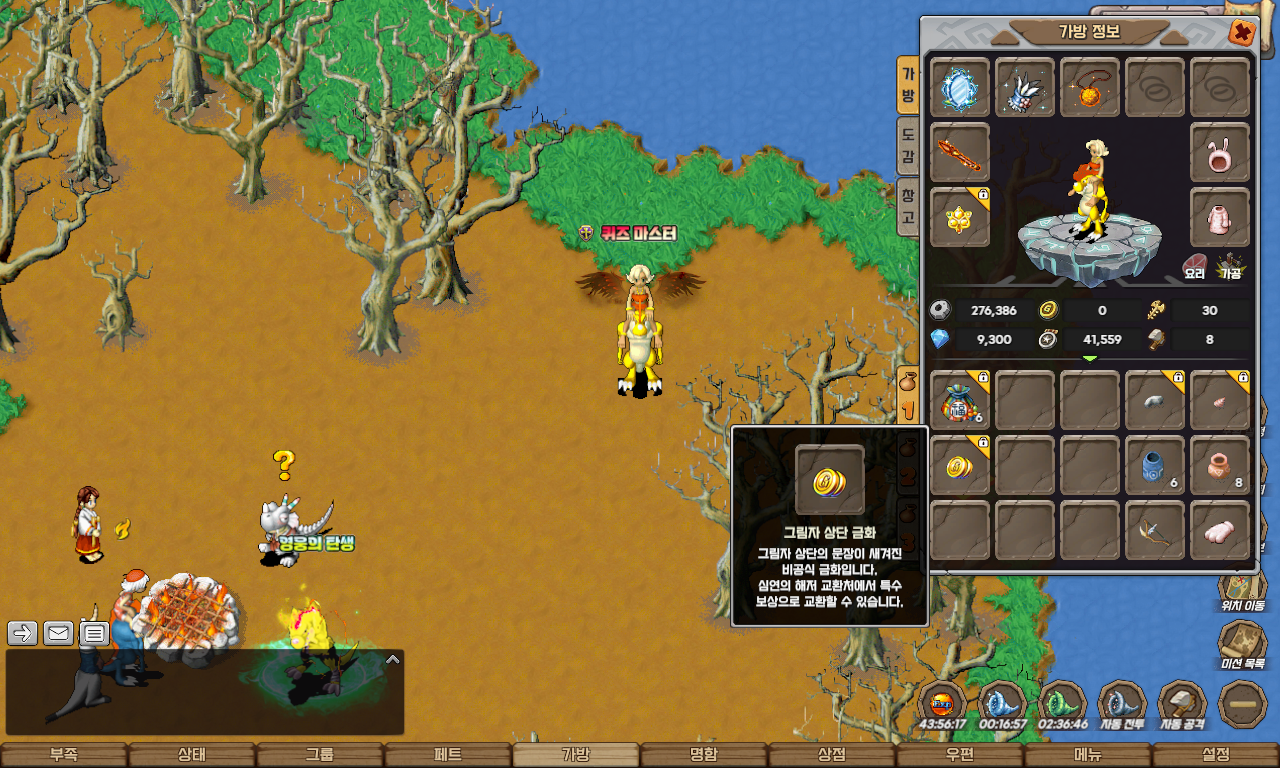Click the envelope mail button above chat
Screen dimensions: 1280x768
coord(58,633)
